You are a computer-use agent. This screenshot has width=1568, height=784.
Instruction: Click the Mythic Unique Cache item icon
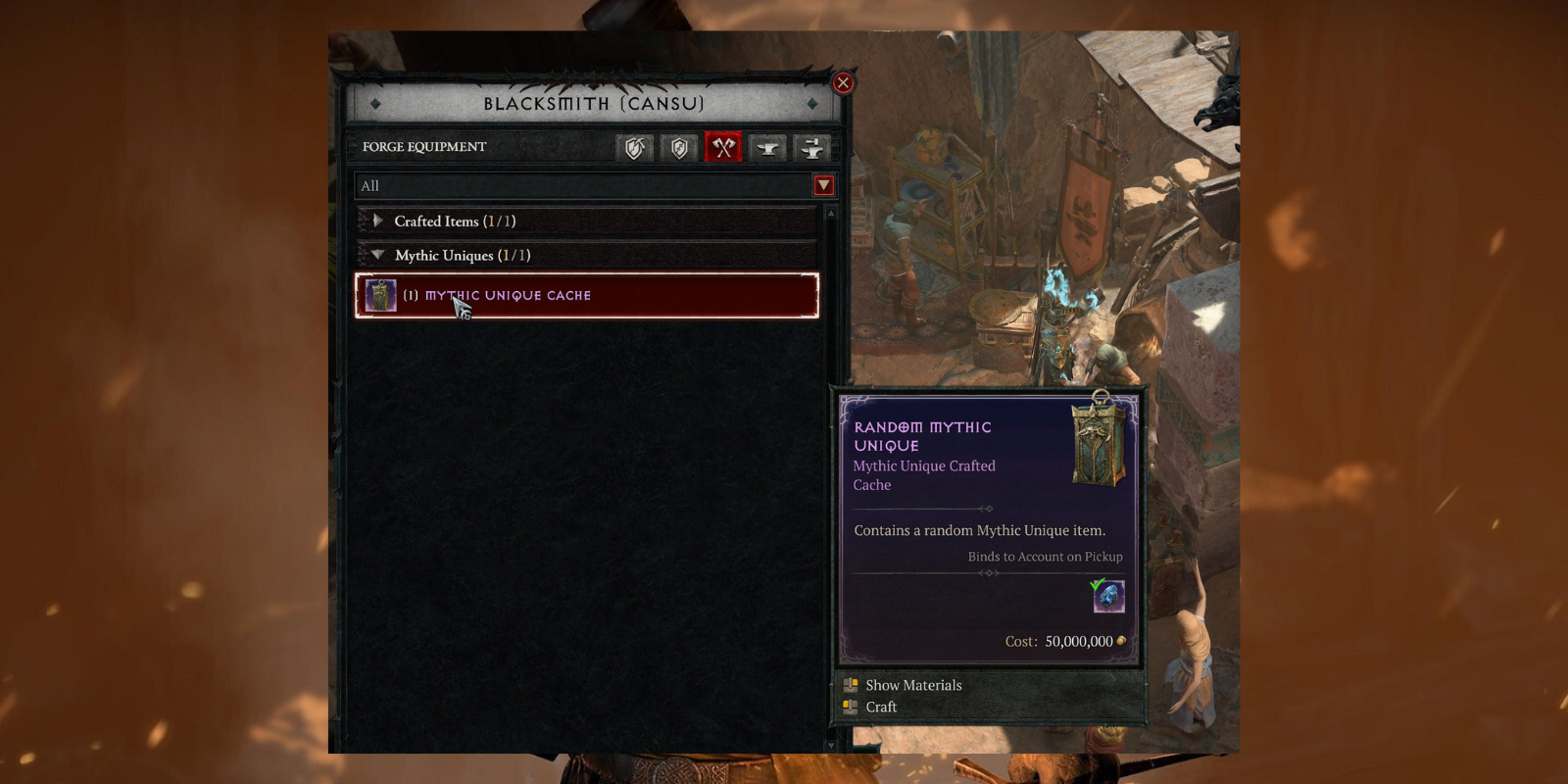point(380,295)
